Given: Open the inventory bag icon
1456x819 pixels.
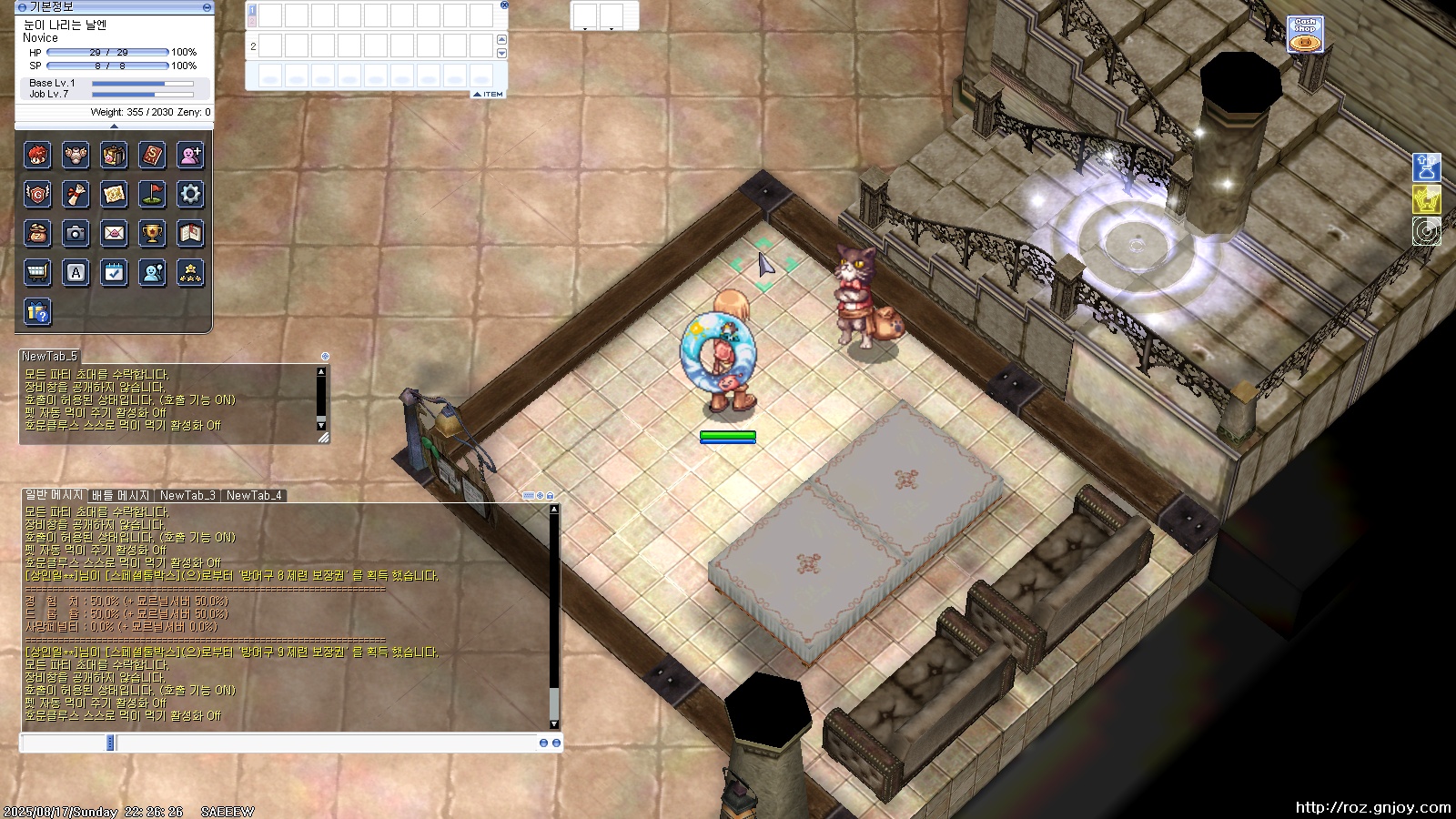Looking at the screenshot, I should 114,156.
